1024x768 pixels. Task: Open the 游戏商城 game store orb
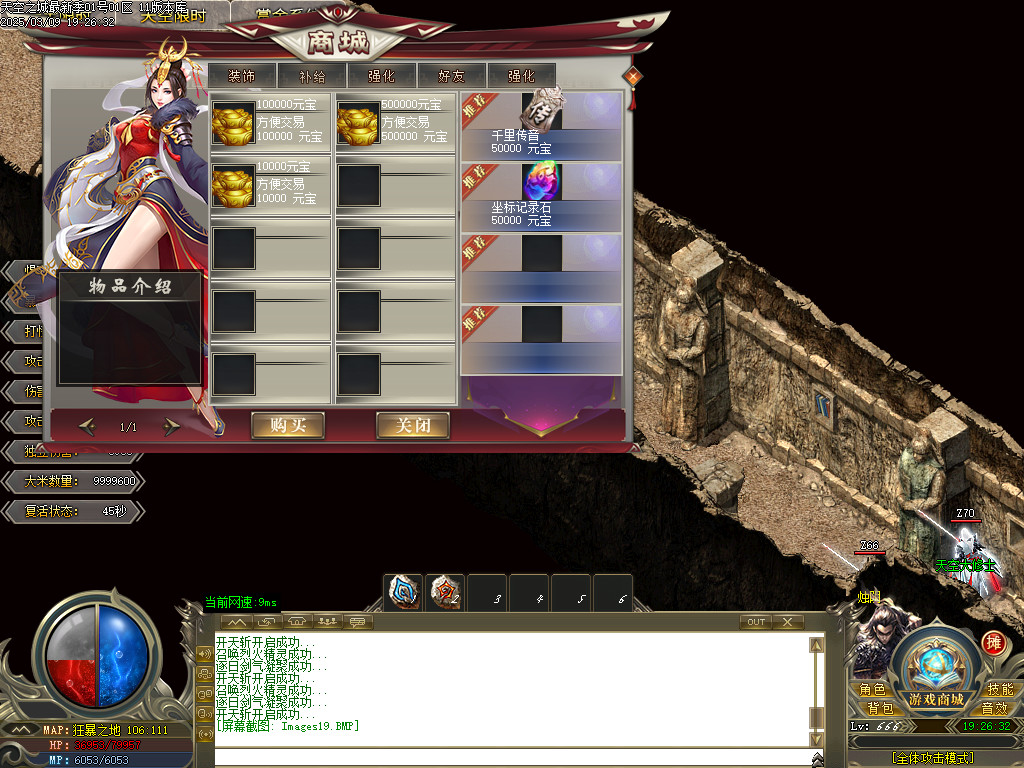click(x=936, y=667)
